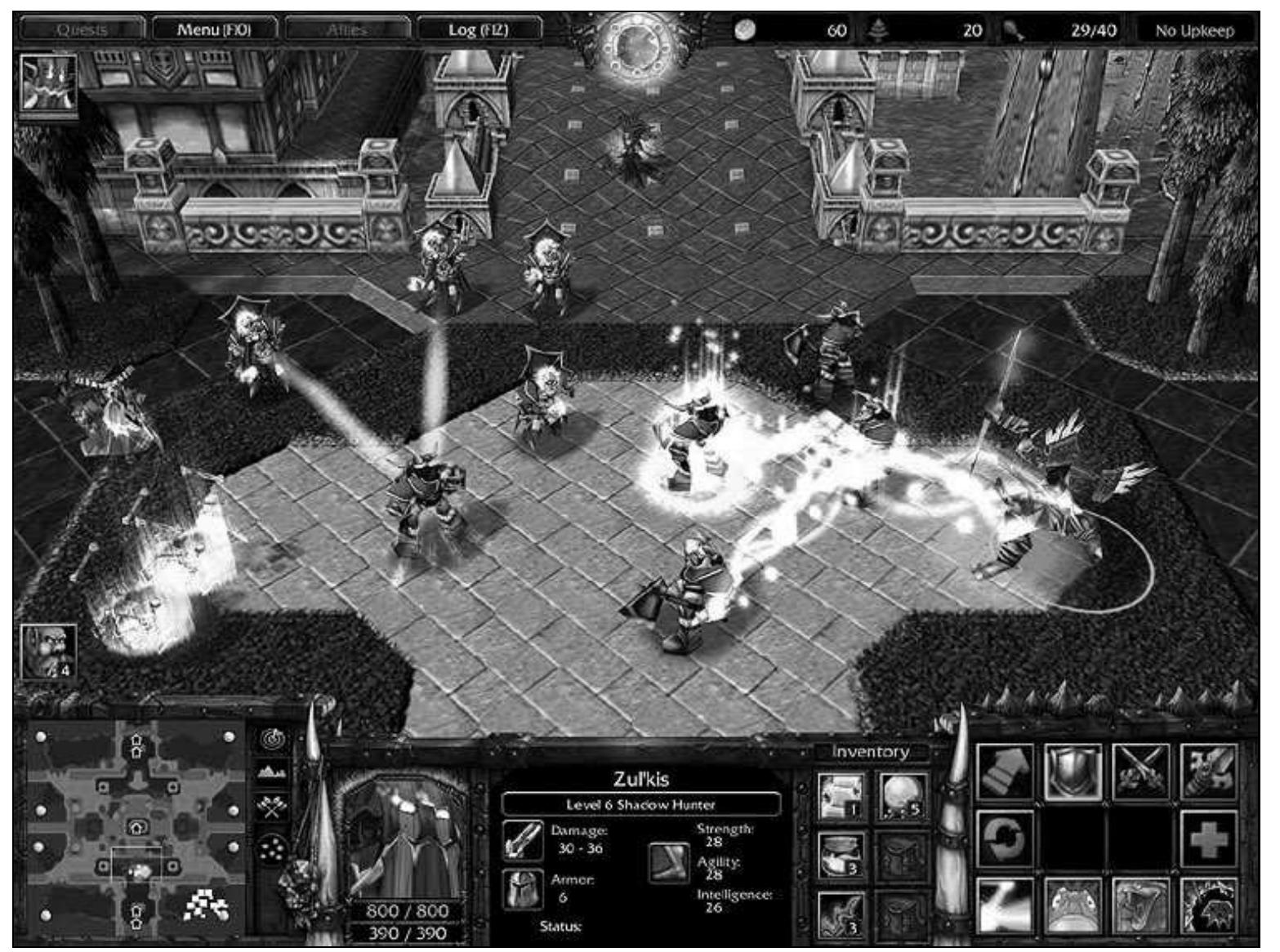Screen dimensions: 1280x952
Task: Issue the Stop command shield icon
Action: click(x=1073, y=772)
